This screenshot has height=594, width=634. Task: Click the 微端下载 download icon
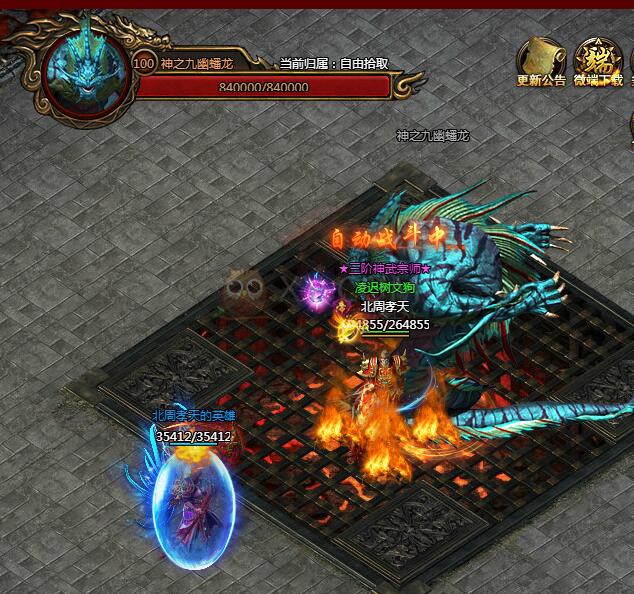(597, 59)
